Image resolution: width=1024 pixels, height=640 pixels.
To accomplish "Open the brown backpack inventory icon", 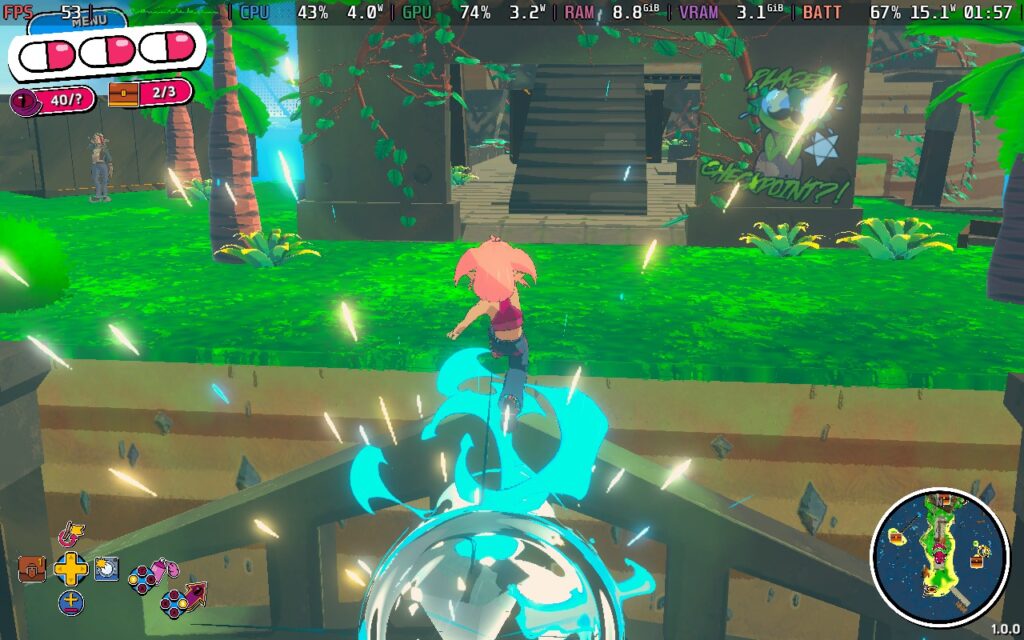I will pyautogui.click(x=32, y=569).
